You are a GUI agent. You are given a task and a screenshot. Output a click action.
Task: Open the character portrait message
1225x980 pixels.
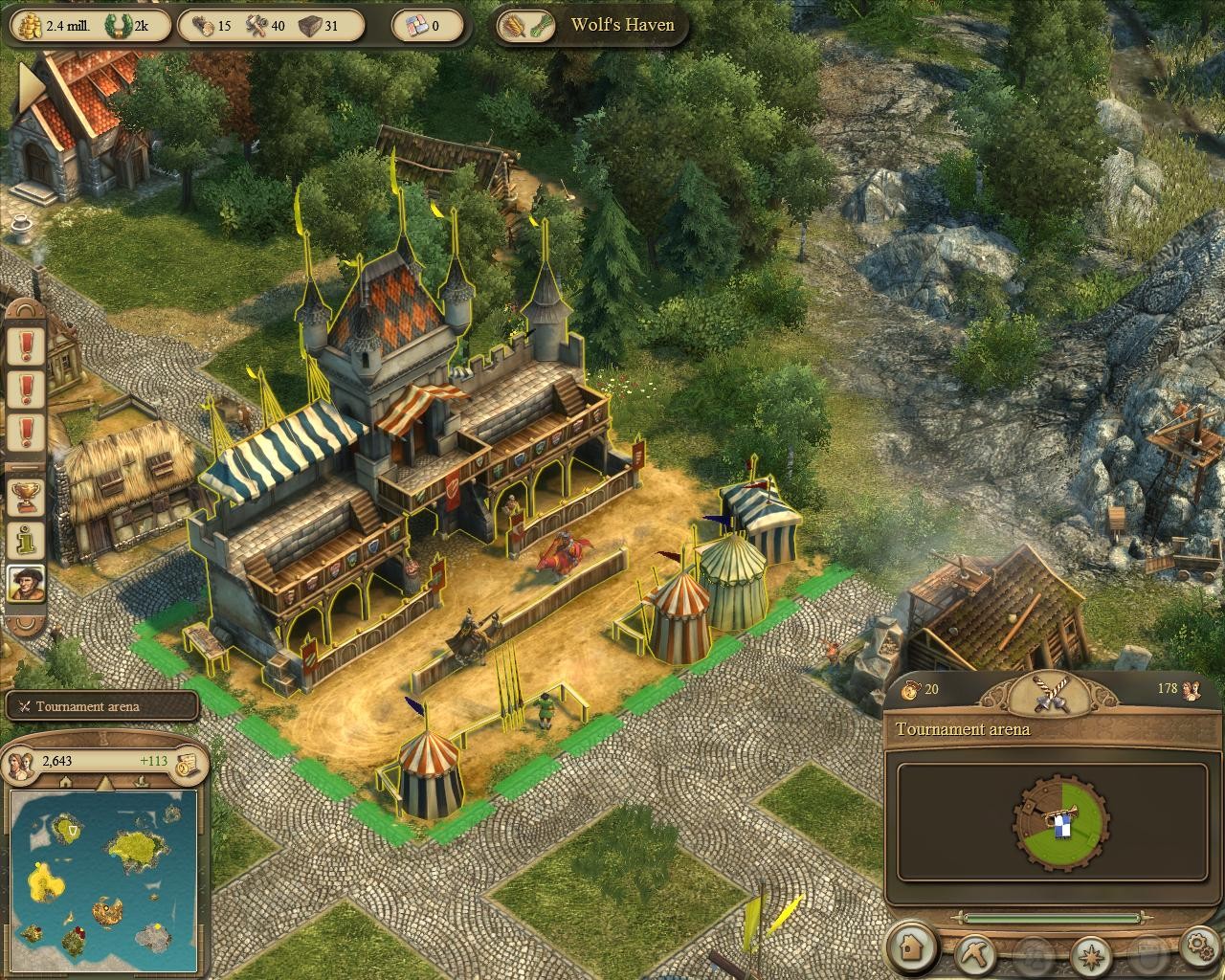(26, 583)
